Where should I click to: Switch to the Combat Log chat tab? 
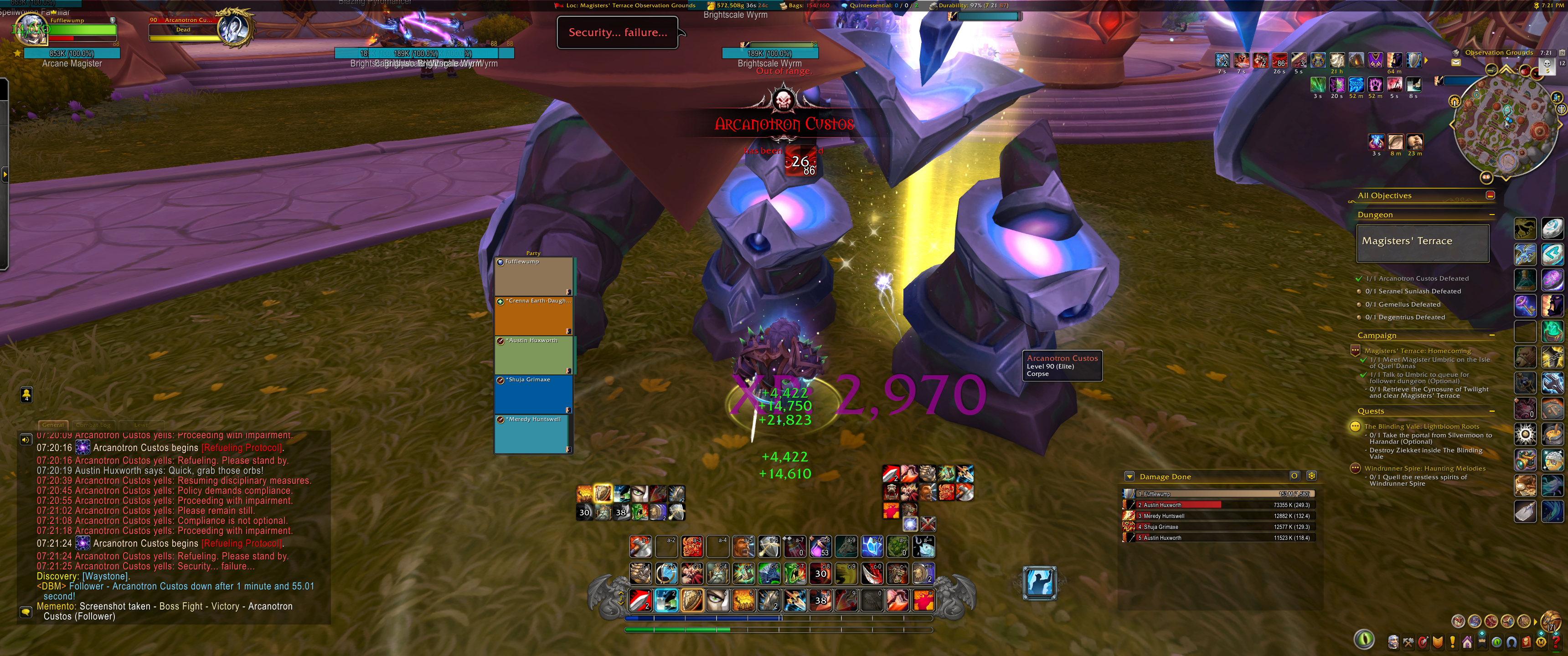[93, 425]
